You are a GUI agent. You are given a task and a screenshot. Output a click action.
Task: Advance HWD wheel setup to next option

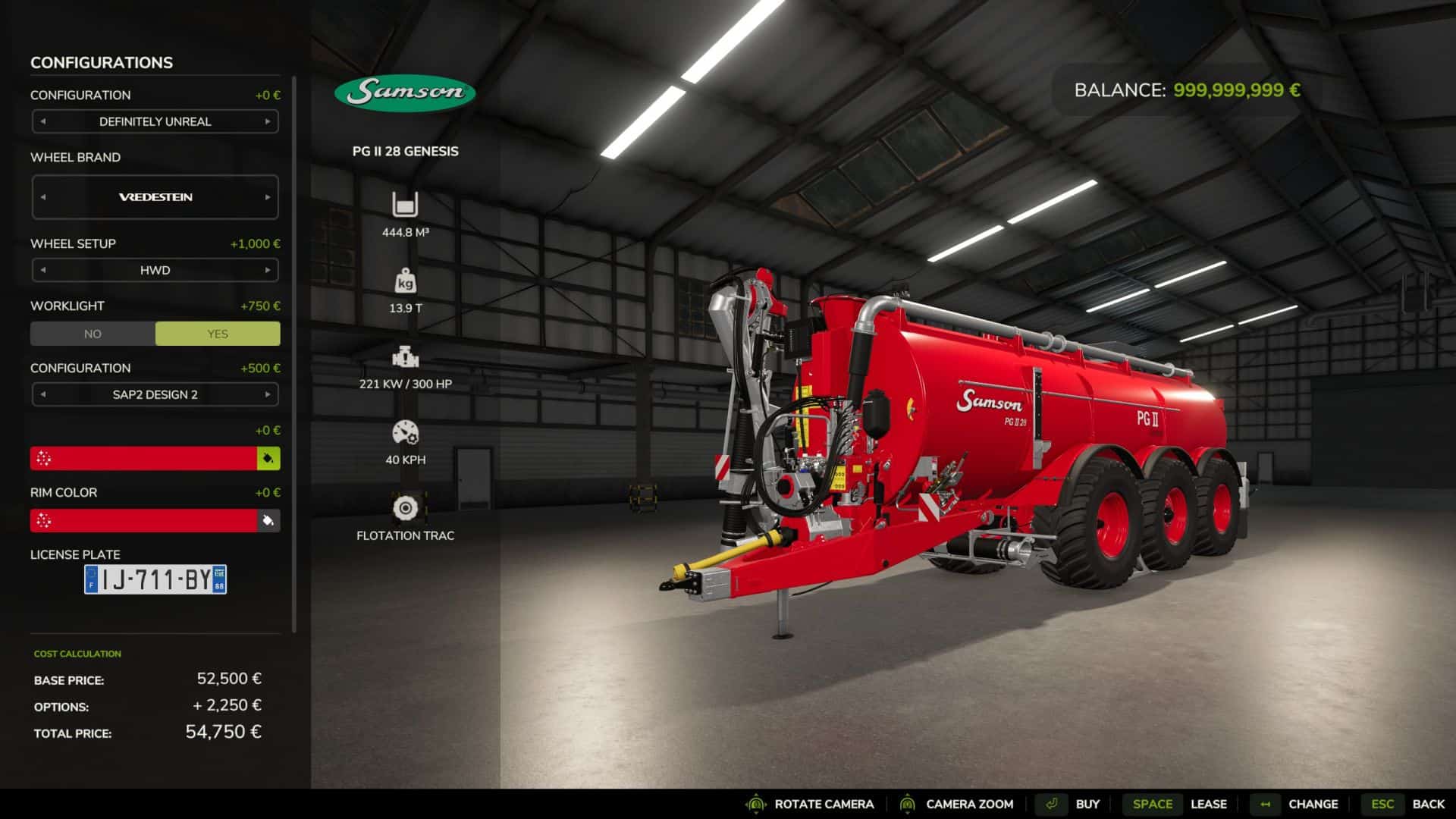[268, 270]
